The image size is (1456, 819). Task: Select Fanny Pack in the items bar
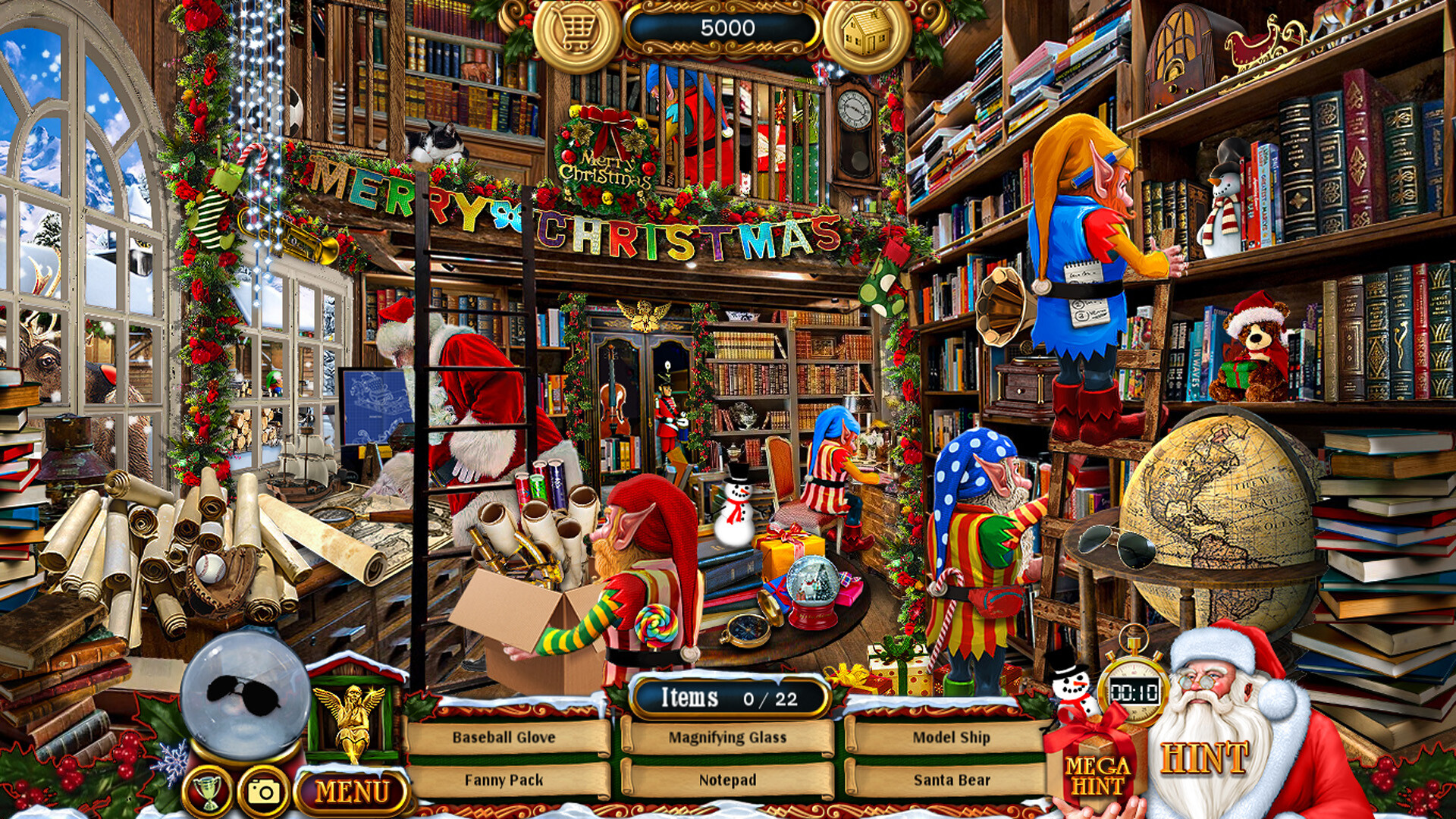click(x=503, y=778)
